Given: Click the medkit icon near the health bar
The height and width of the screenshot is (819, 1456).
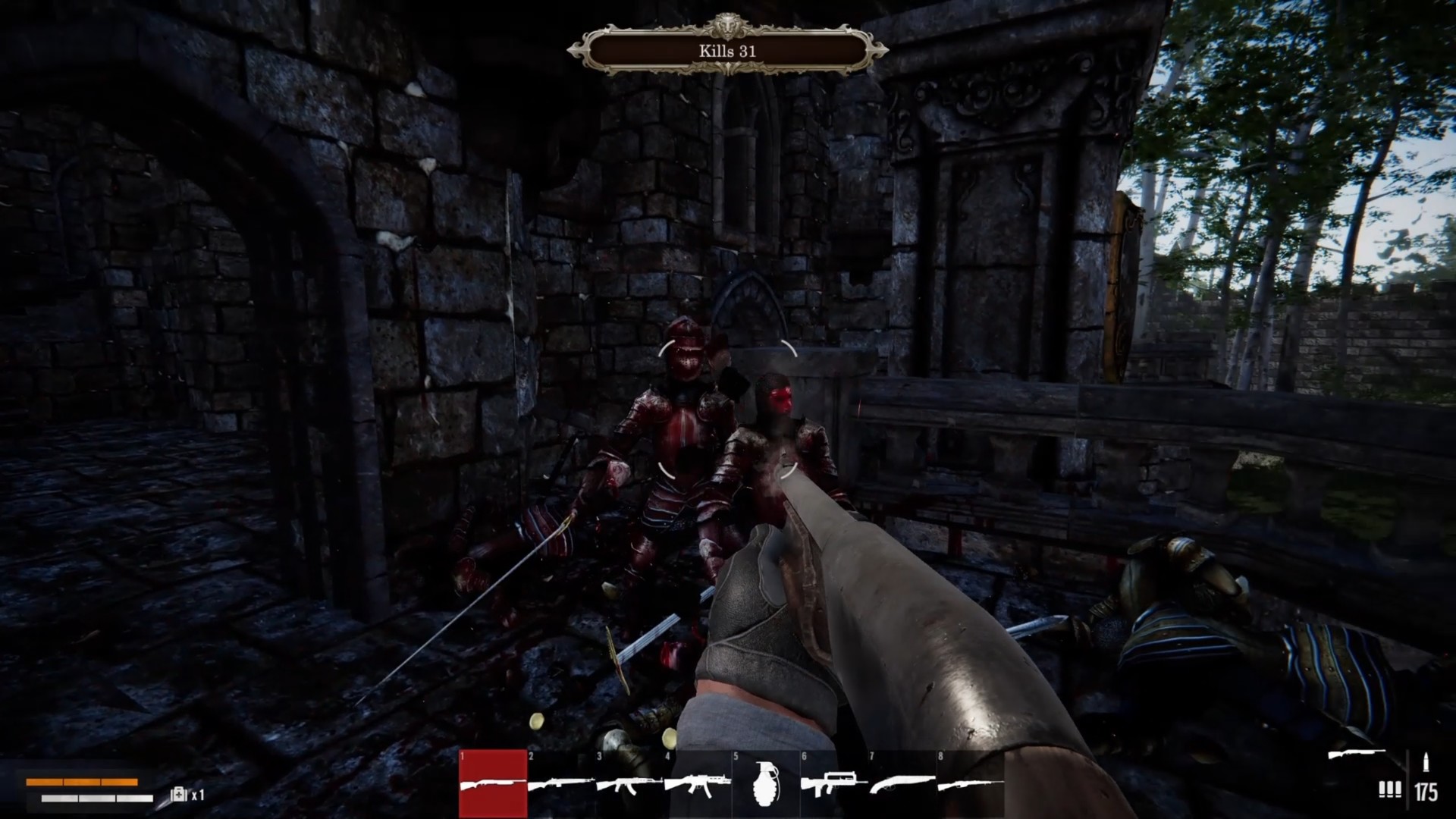Looking at the screenshot, I should pos(179,795).
